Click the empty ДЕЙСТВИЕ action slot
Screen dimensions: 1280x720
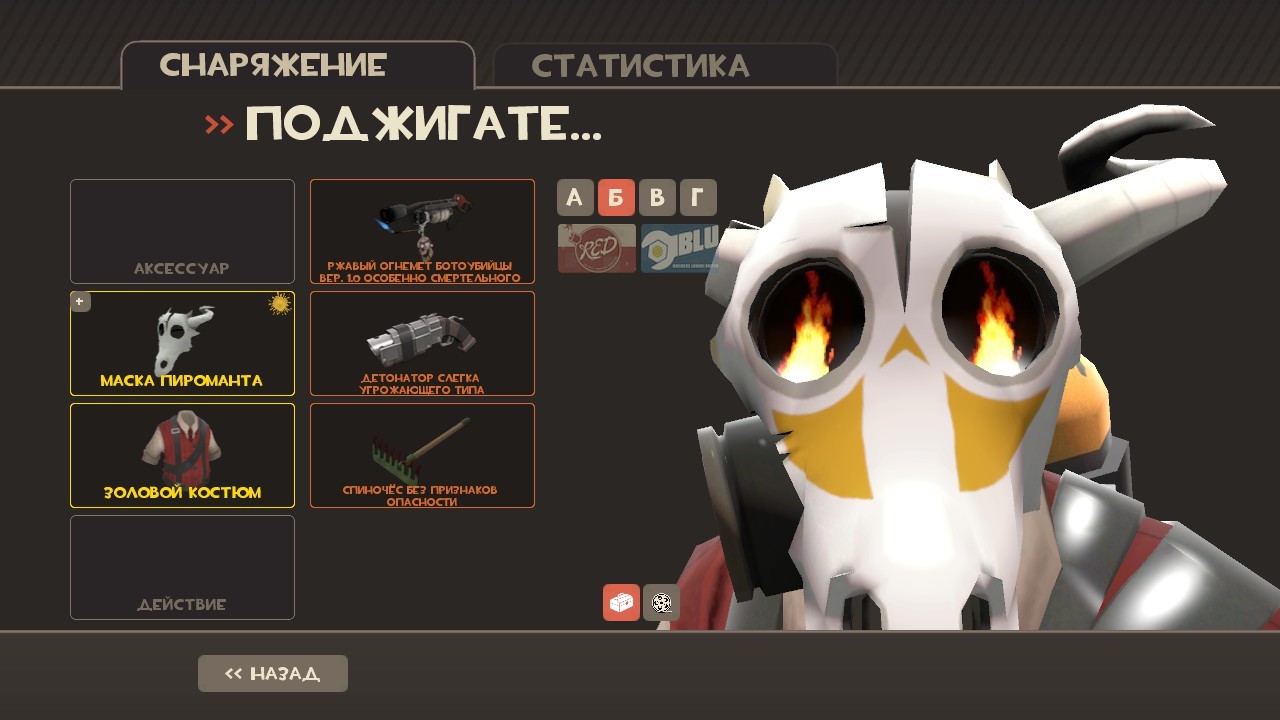[182, 567]
